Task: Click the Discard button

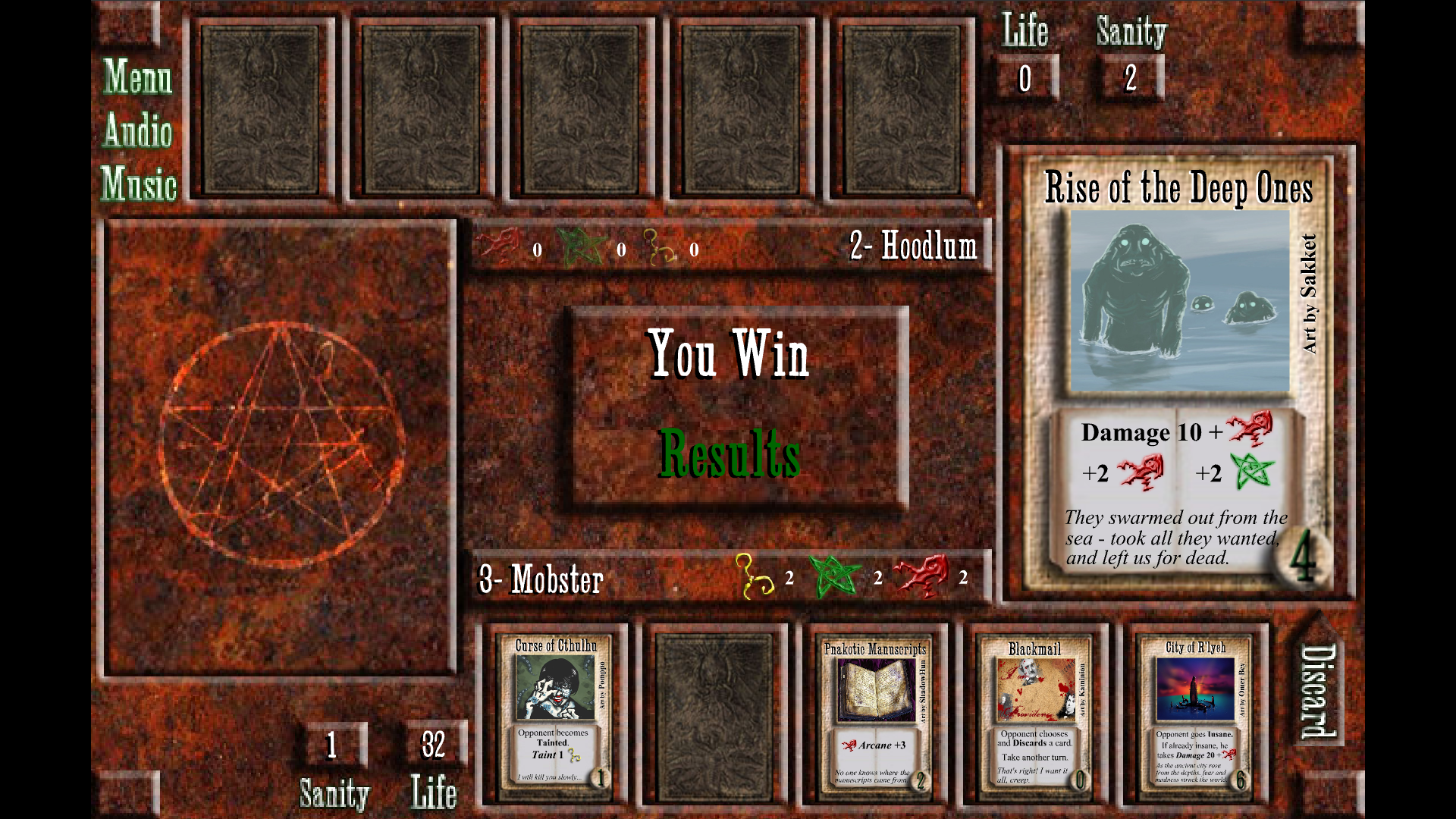Action: (x=1318, y=691)
